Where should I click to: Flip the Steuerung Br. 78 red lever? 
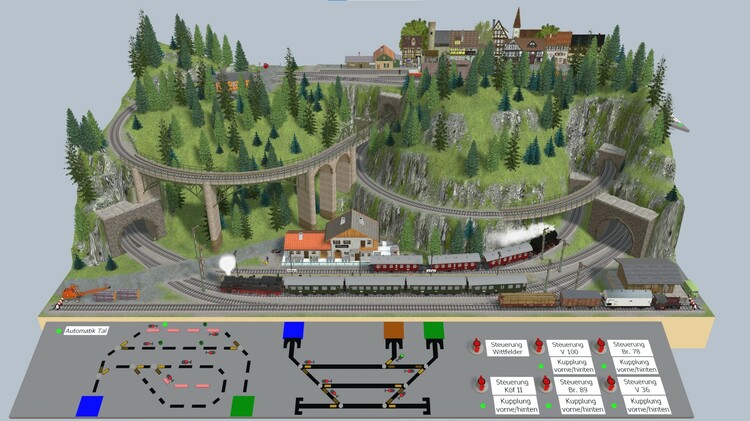click(600, 344)
